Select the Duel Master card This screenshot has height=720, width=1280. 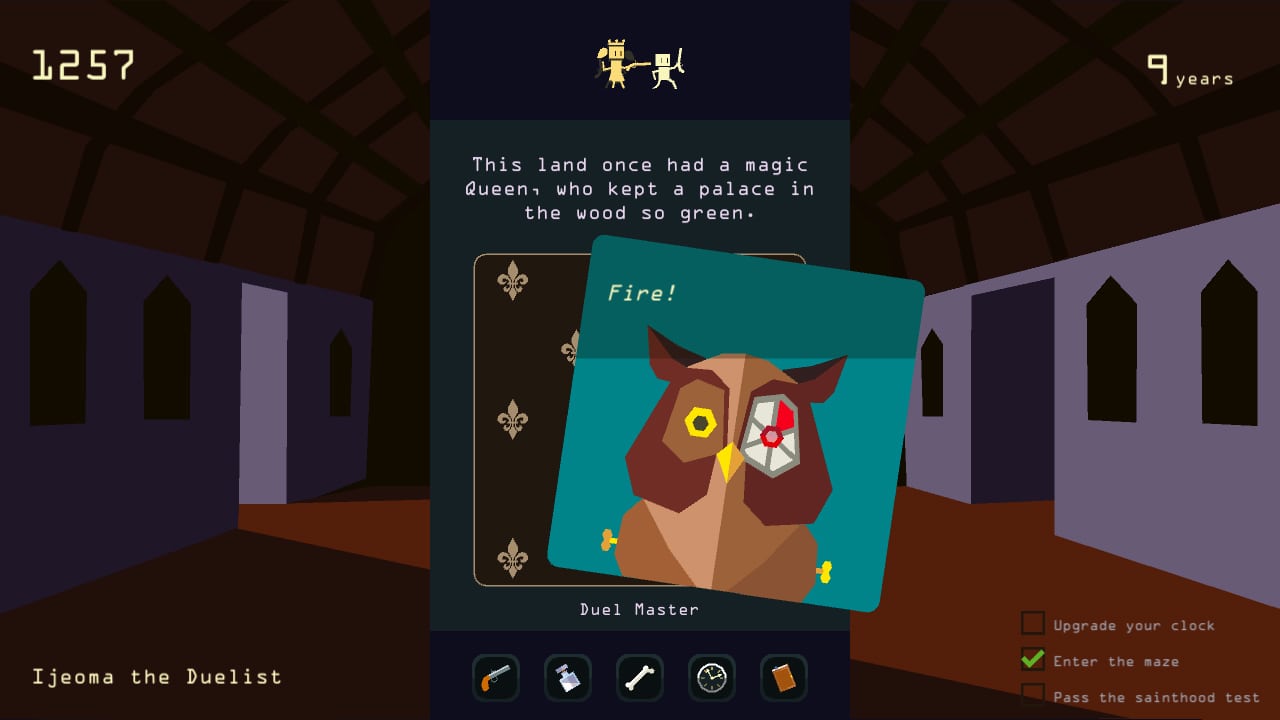tap(640, 609)
